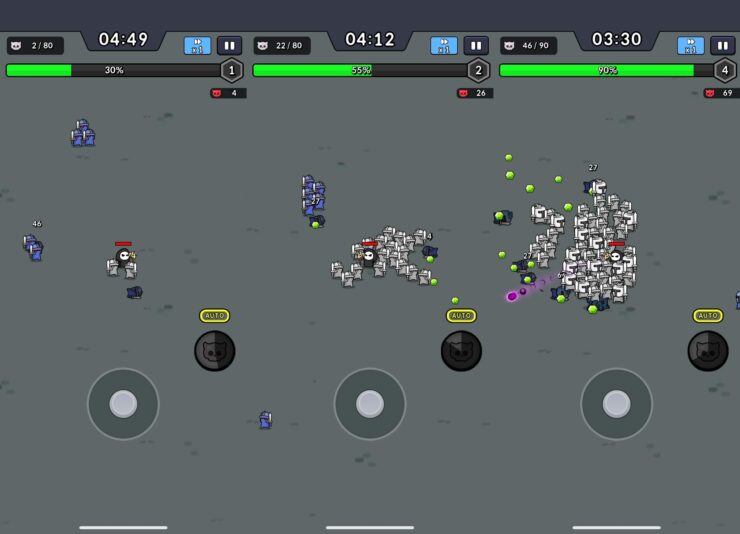Turn on AUTO in the 90% progress game

coord(708,316)
